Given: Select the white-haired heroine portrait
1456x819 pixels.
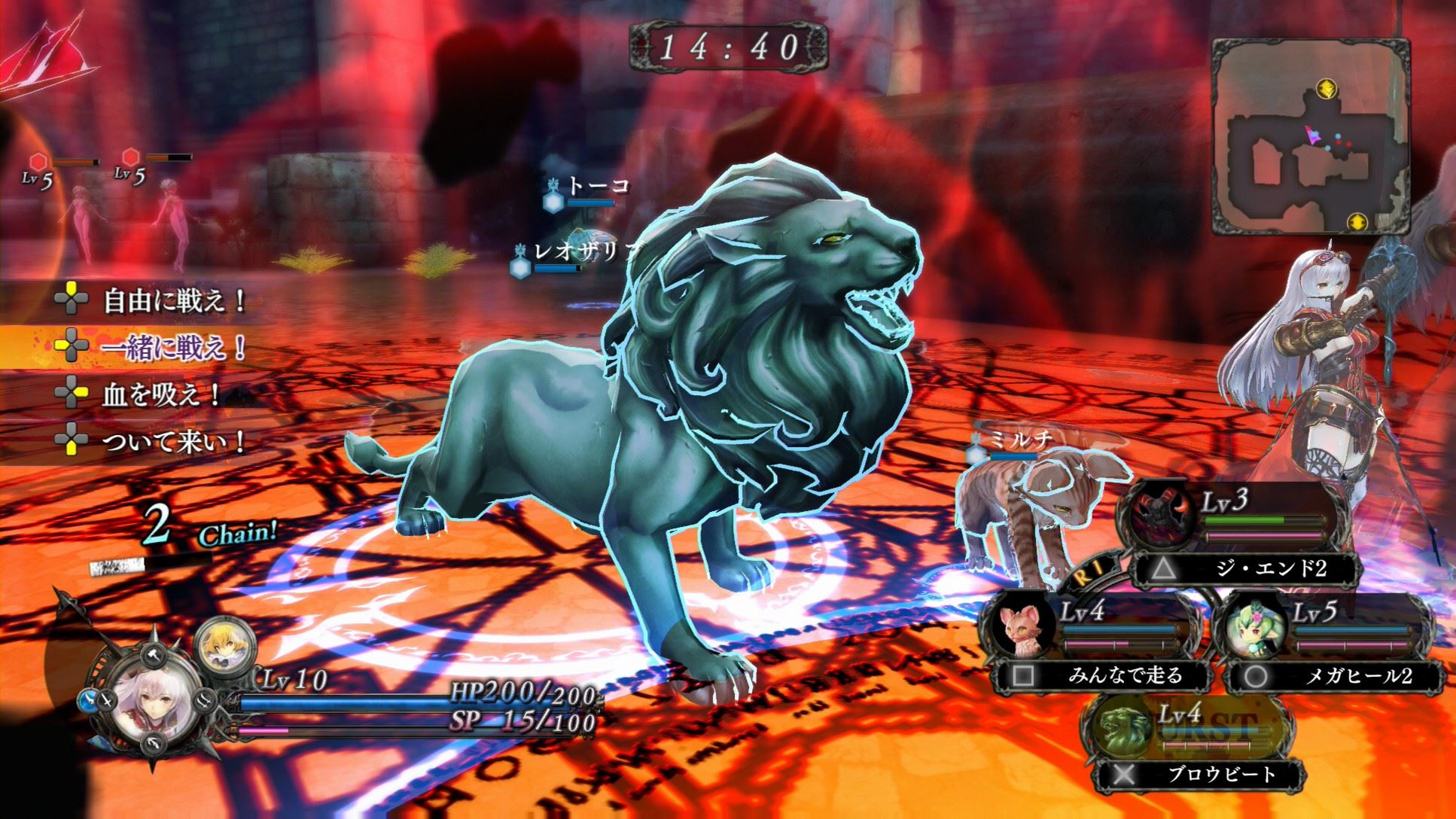Looking at the screenshot, I should point(160,704).
